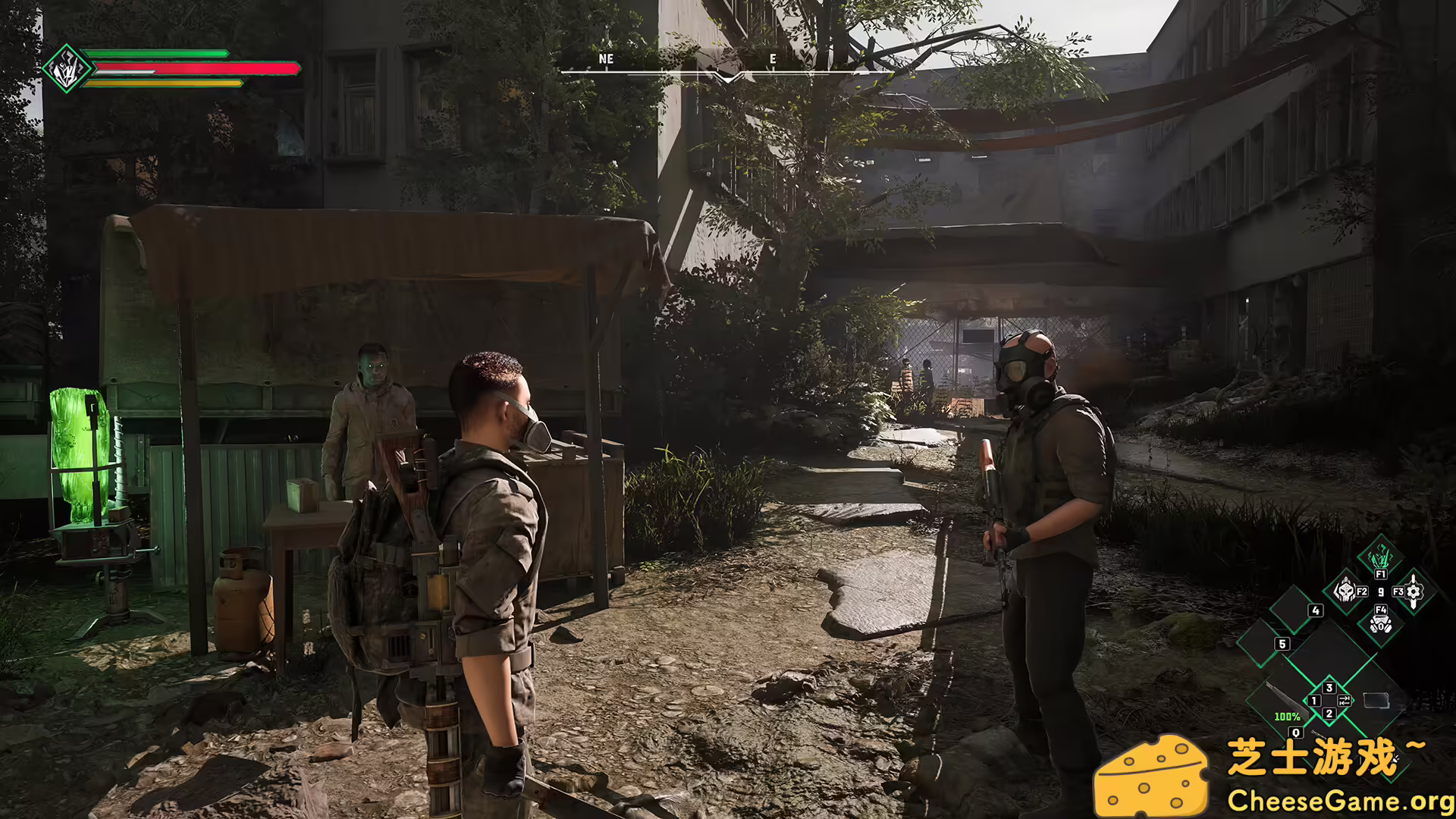Click the ammo count 9 next to F2
Viewport: 1456px width, 819px height.
pos(1380,591)
